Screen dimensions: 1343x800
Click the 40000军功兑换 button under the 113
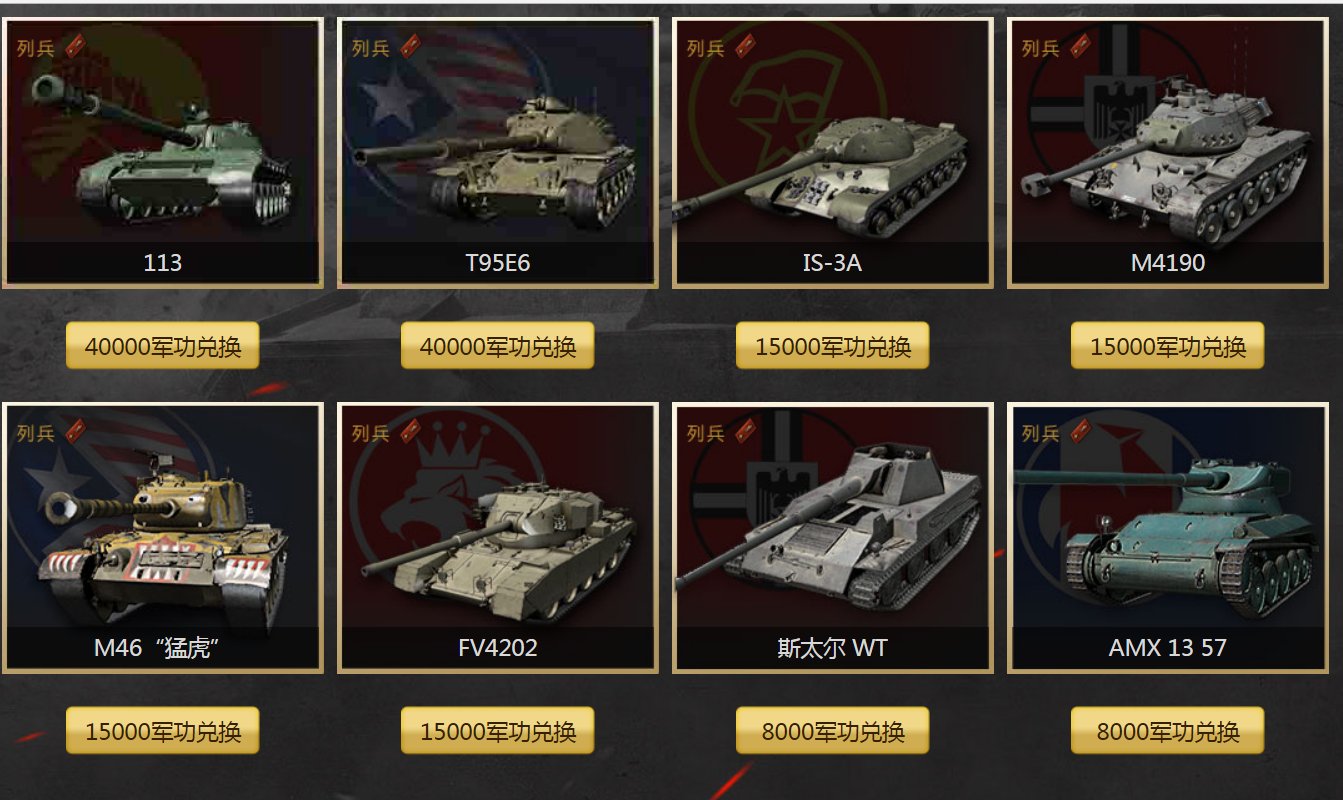162,346
